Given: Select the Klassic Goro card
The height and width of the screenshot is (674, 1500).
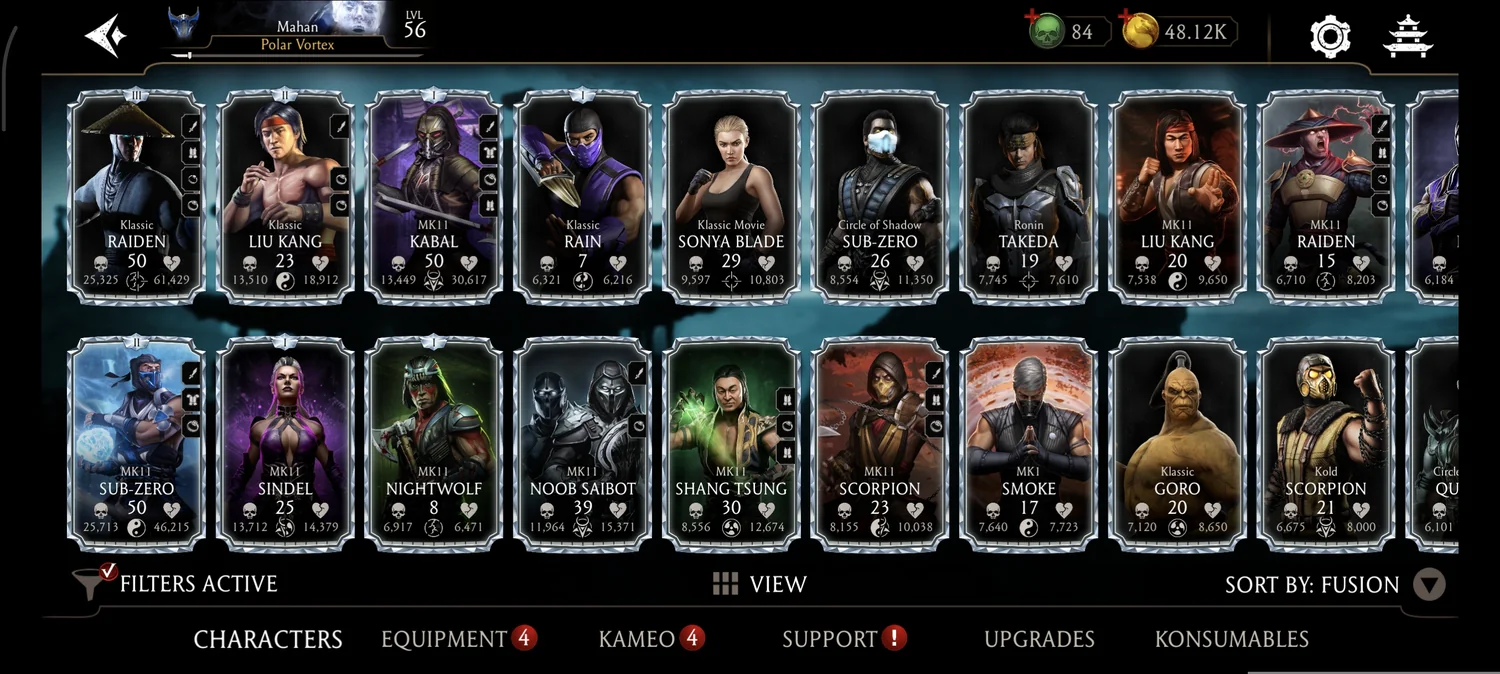Looking at the screenshot, I should 1177,443.
